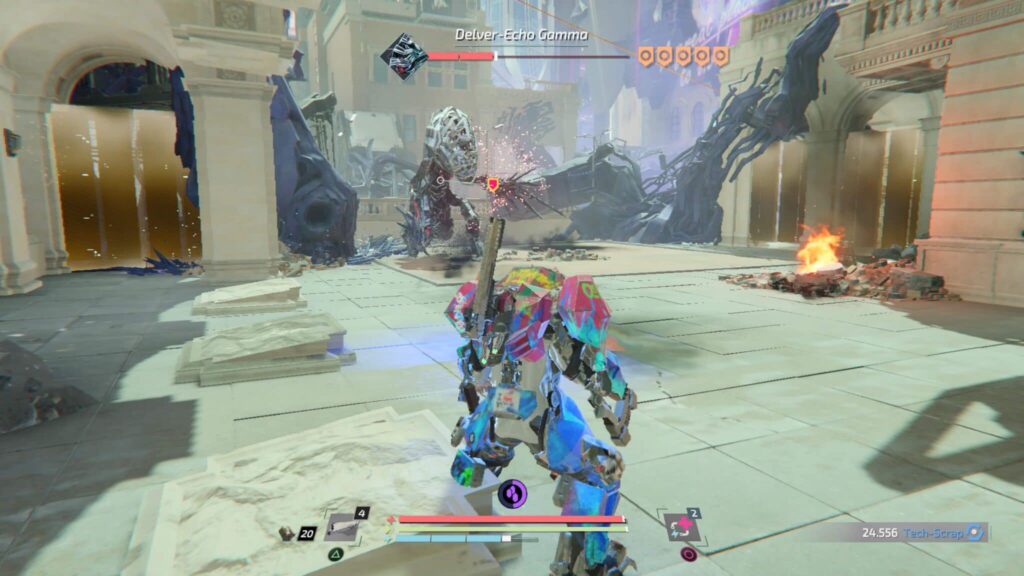The width and height of the screenshot is (1024, 576).
Task: Select the drone weapon slot
Action: [345, 527]
